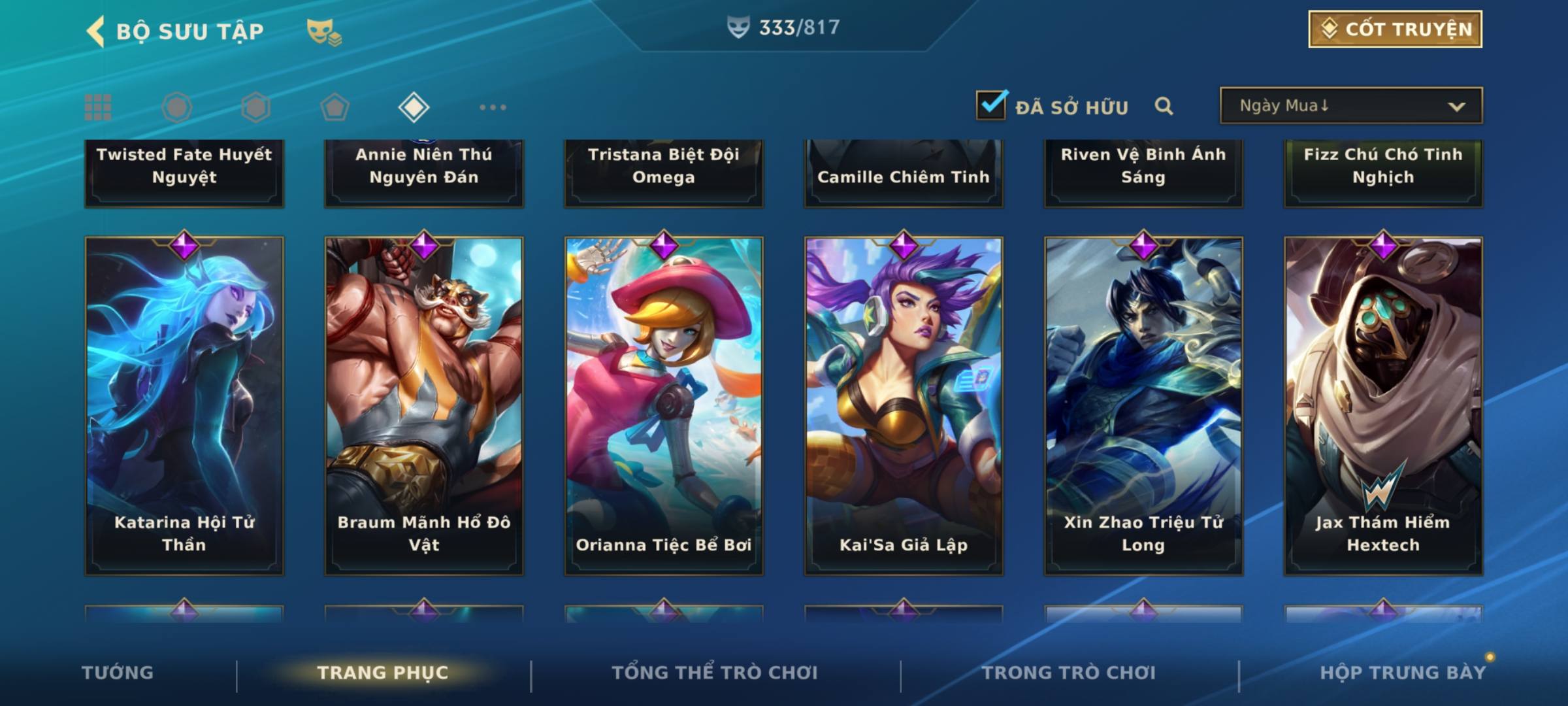Choose Xin Zhao Triệu Tử Long skin
Image resolution: width=1568 pixels, height=706 pixels.
[x=1143, y=405]
